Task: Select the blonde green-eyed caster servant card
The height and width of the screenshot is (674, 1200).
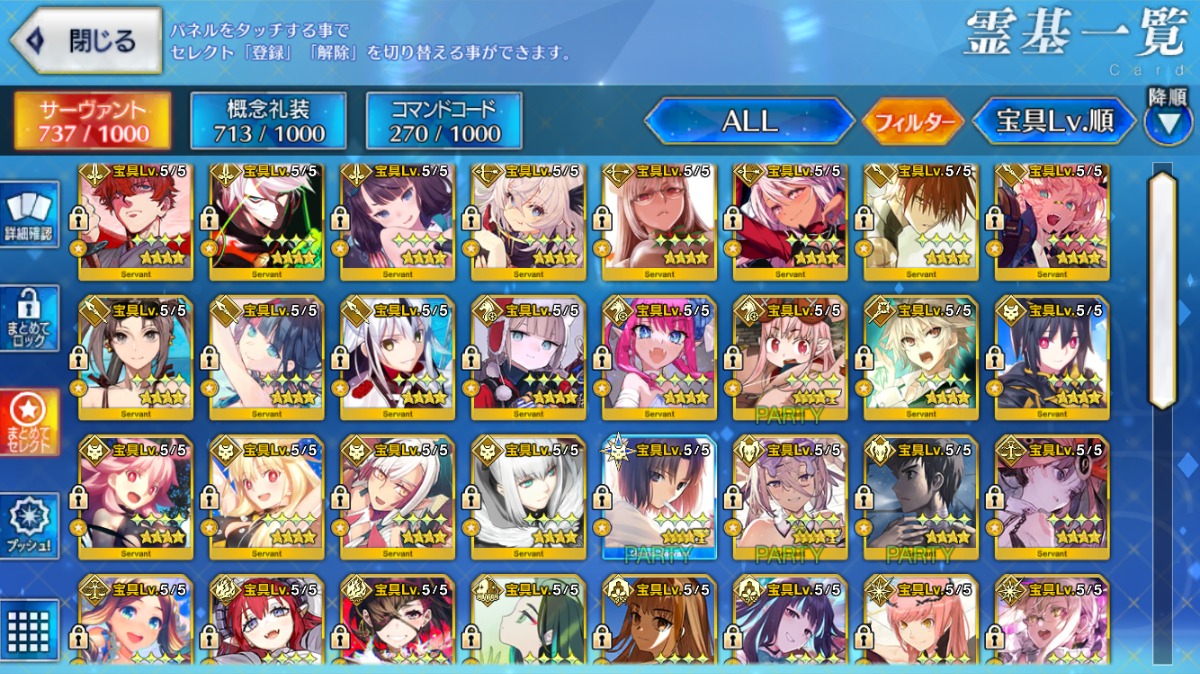Action: pyautogui.click(x=921, y=357)
